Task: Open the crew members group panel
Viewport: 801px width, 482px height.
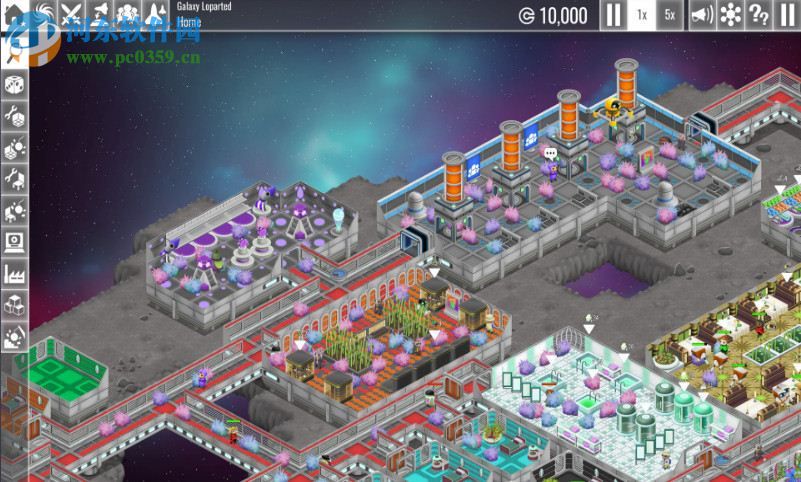Action: tap(128, 15)
